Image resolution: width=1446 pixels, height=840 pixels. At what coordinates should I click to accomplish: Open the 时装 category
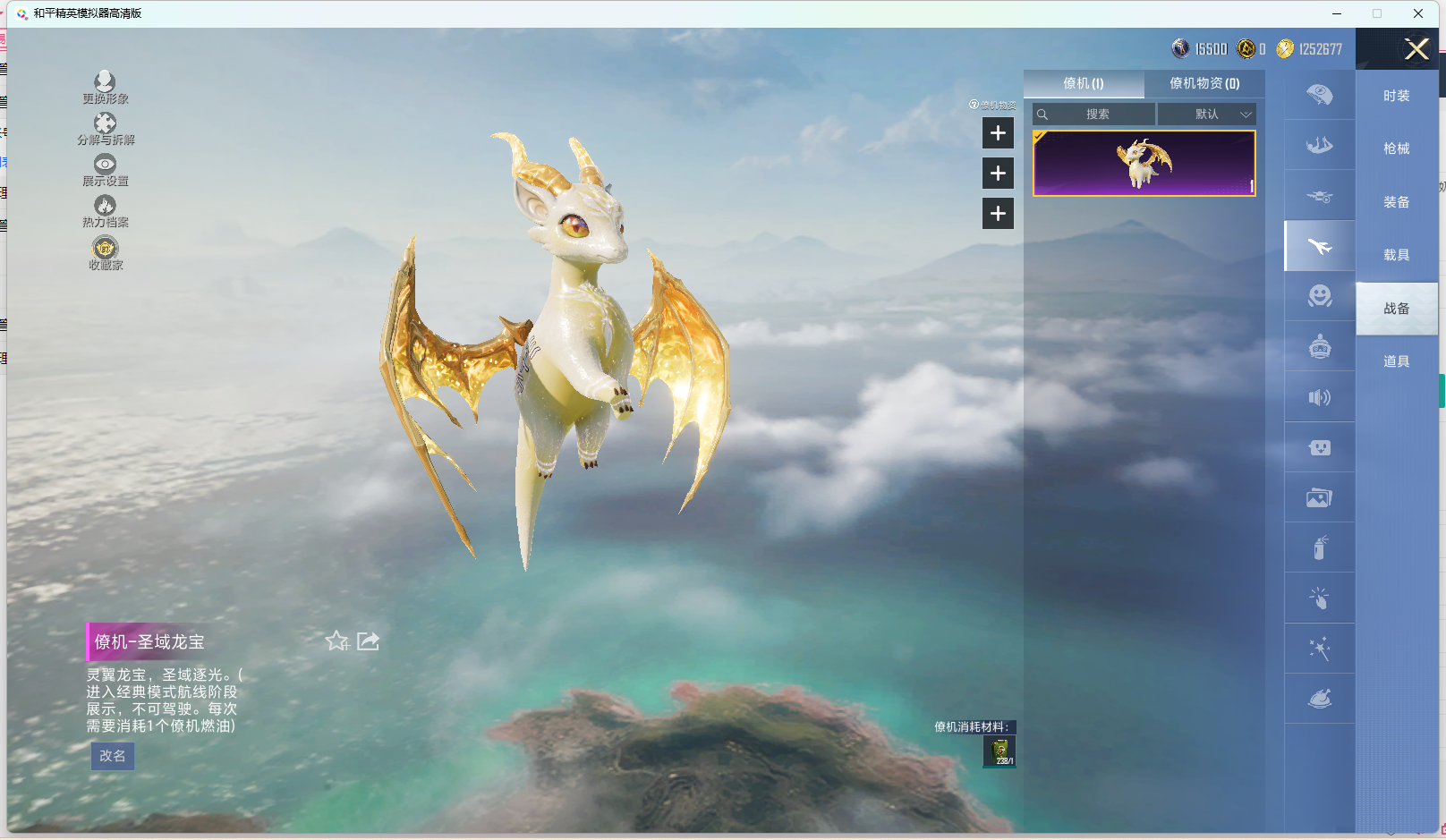[1396, 96]
